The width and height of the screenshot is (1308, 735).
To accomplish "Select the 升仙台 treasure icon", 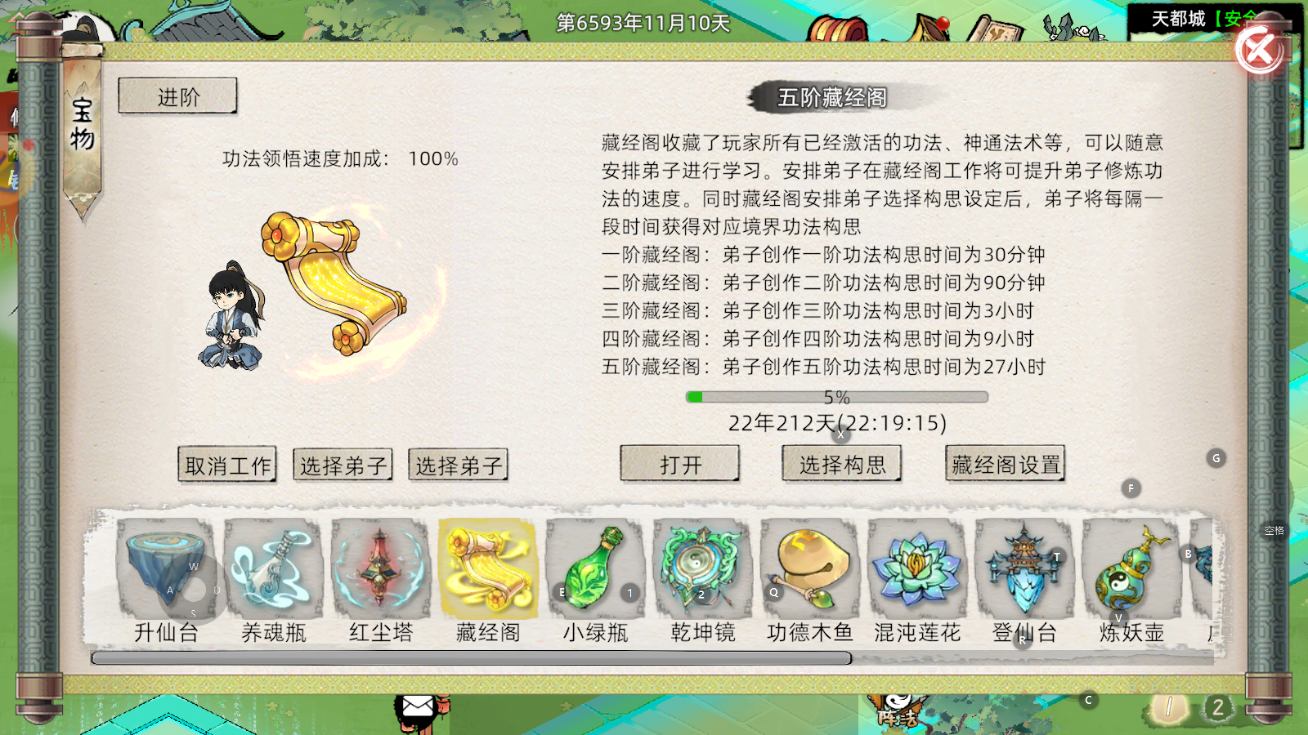I will click(163, 570).
